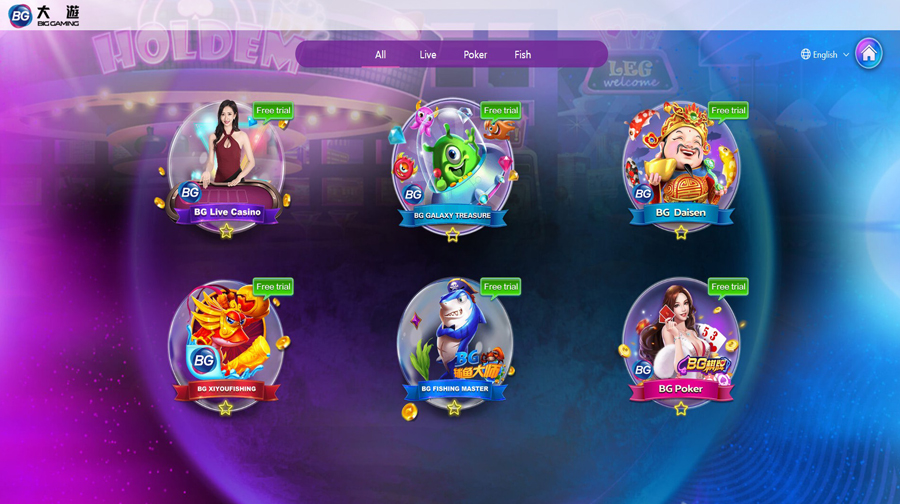The height and width of the screenshot is (504, 900).
Task: Show the Poker games tab
Action: point(475,55)
